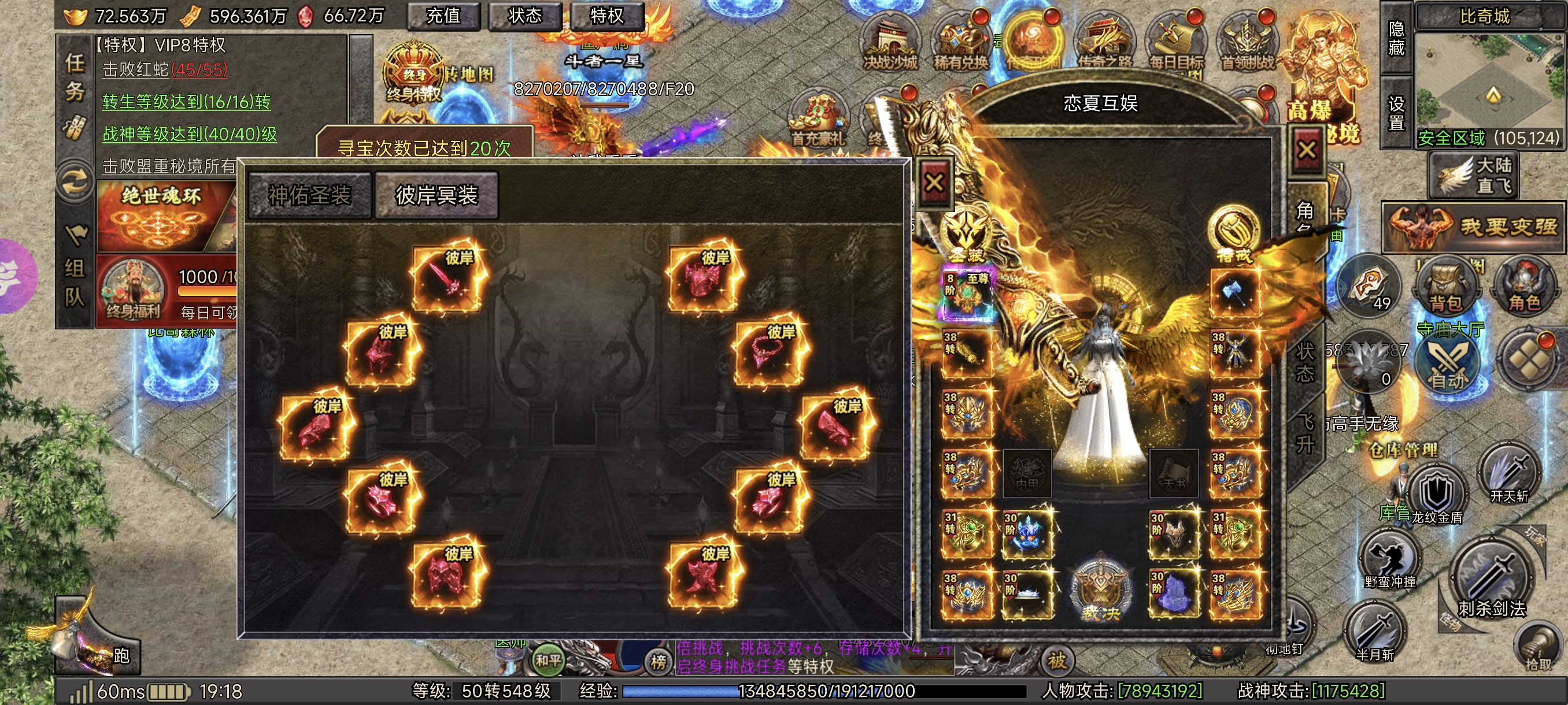
Task: Open the 状态 status button
Action: (525, 16)
